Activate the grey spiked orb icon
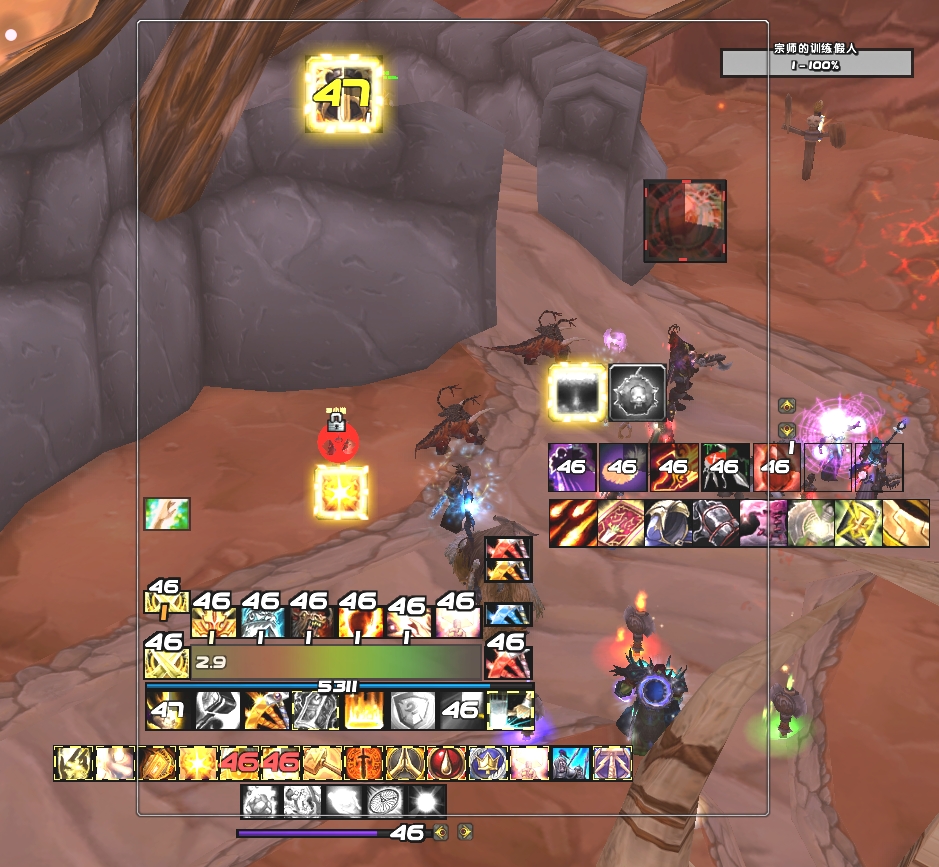939x867 pixels. pos(637,391)
